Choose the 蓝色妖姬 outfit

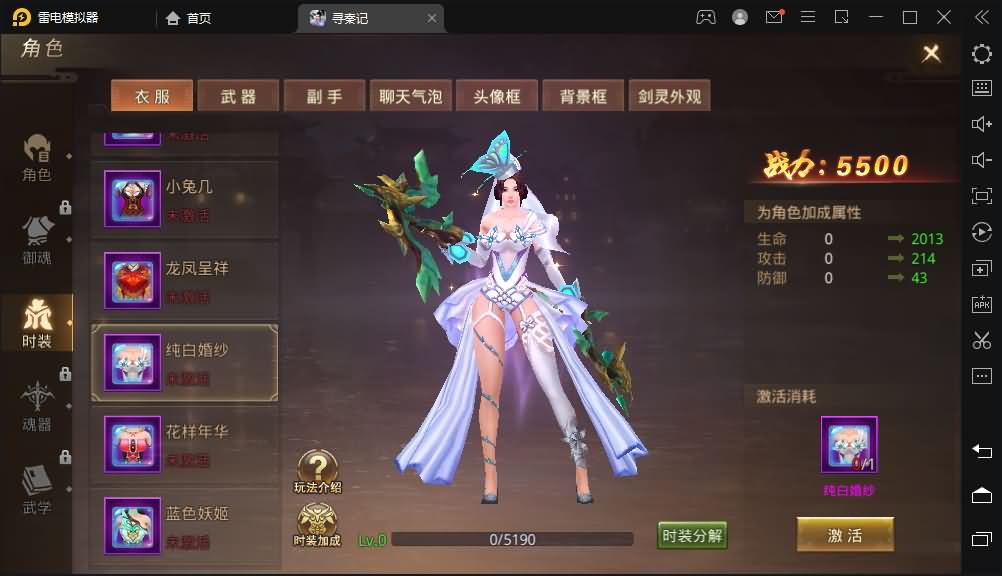[x=185, y=527]
